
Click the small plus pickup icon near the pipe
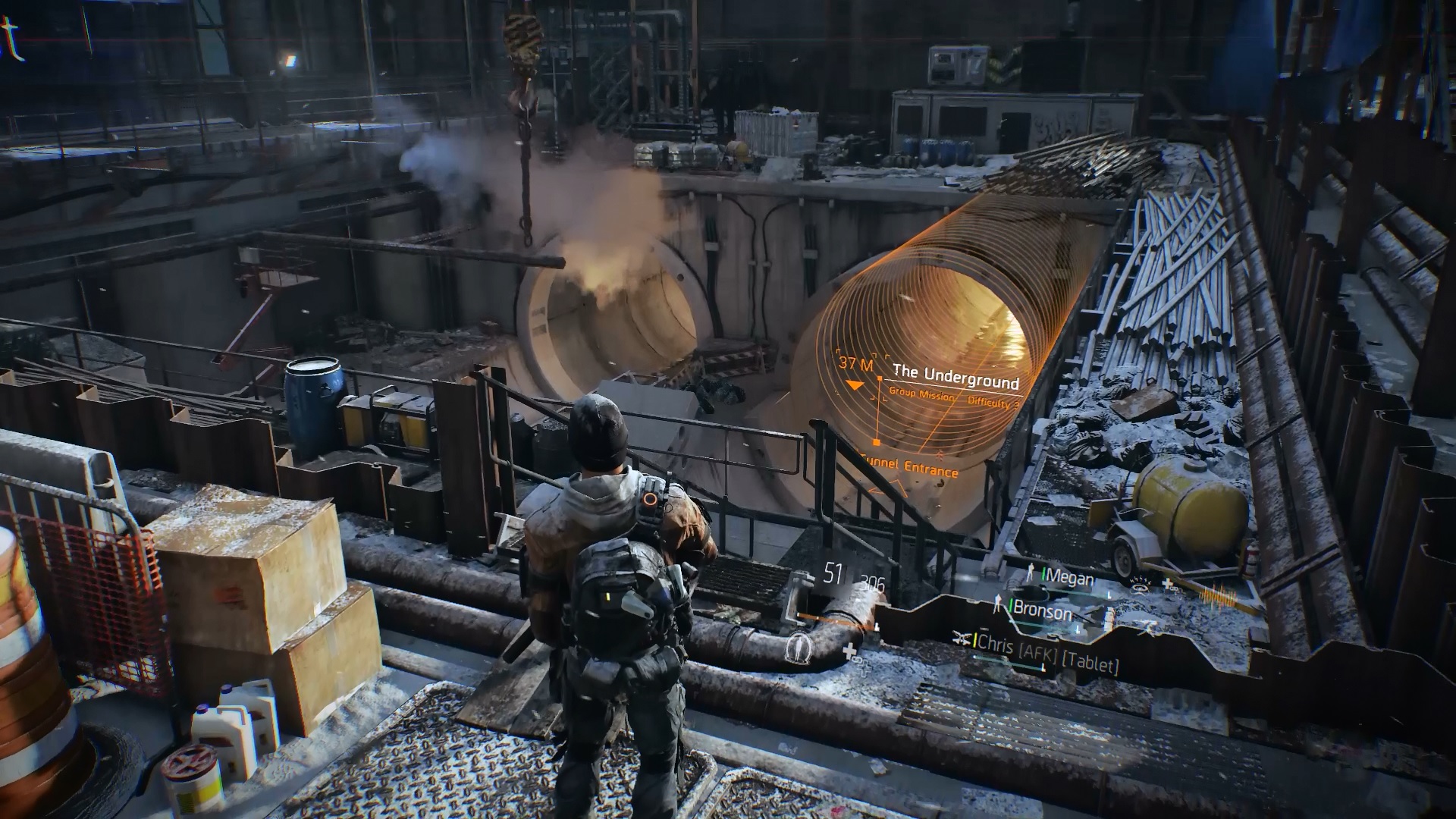click(x=1167, y=584)
